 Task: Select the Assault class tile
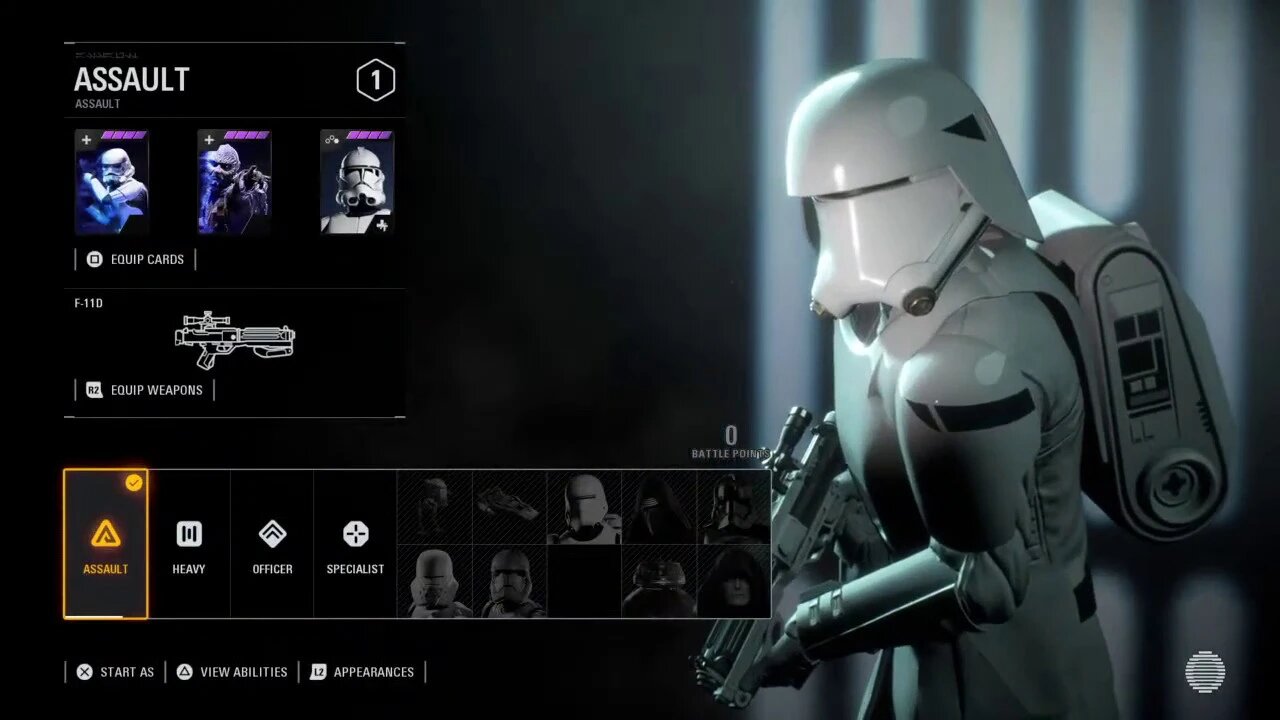pyautogui.click(x=105, y=544)
